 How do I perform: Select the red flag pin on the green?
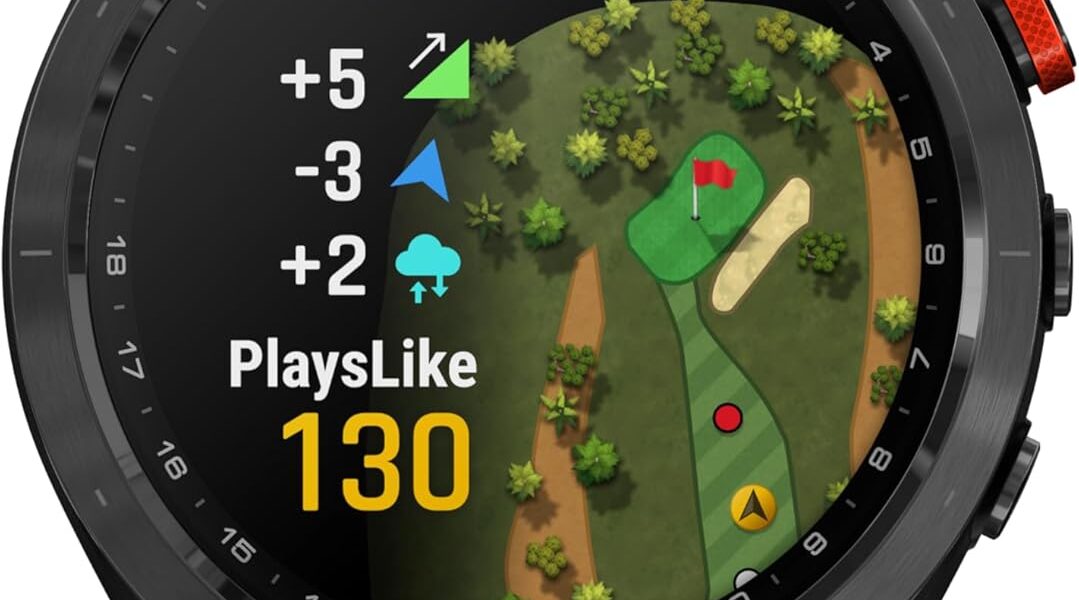click(x=711, y=177)
